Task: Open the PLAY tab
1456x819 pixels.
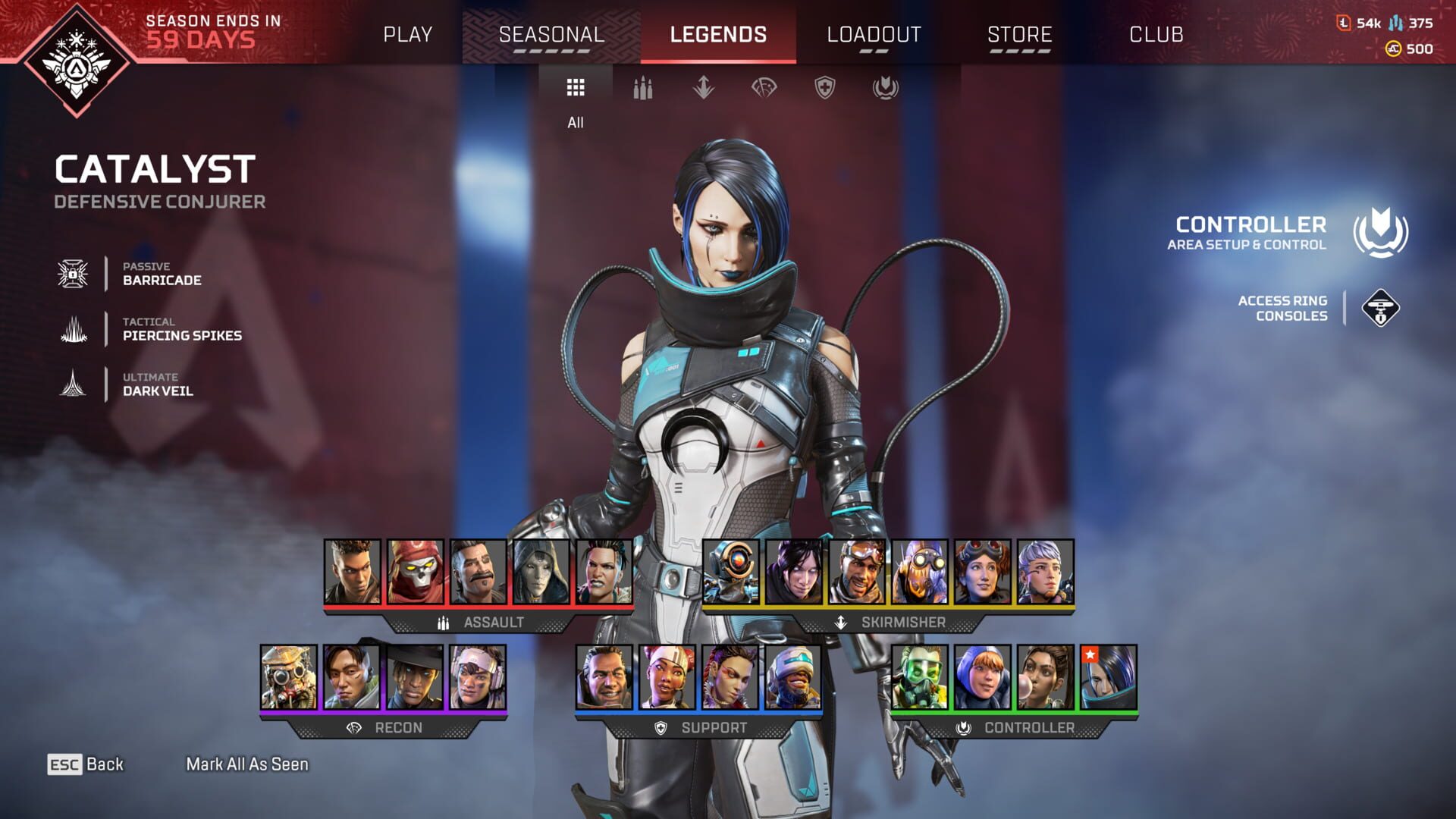Action: 408,34
